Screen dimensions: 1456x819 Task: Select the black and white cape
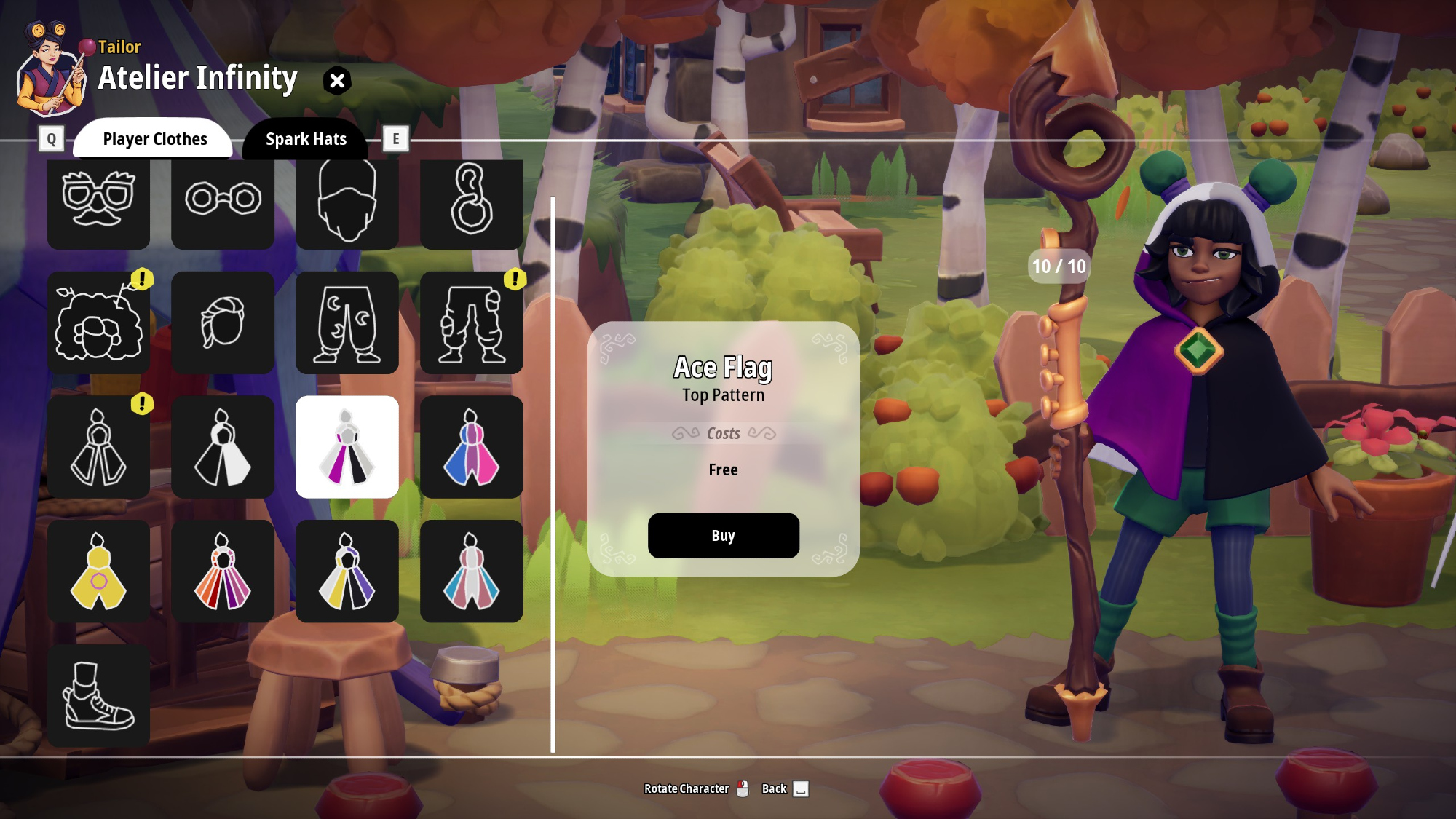point(223,447)
